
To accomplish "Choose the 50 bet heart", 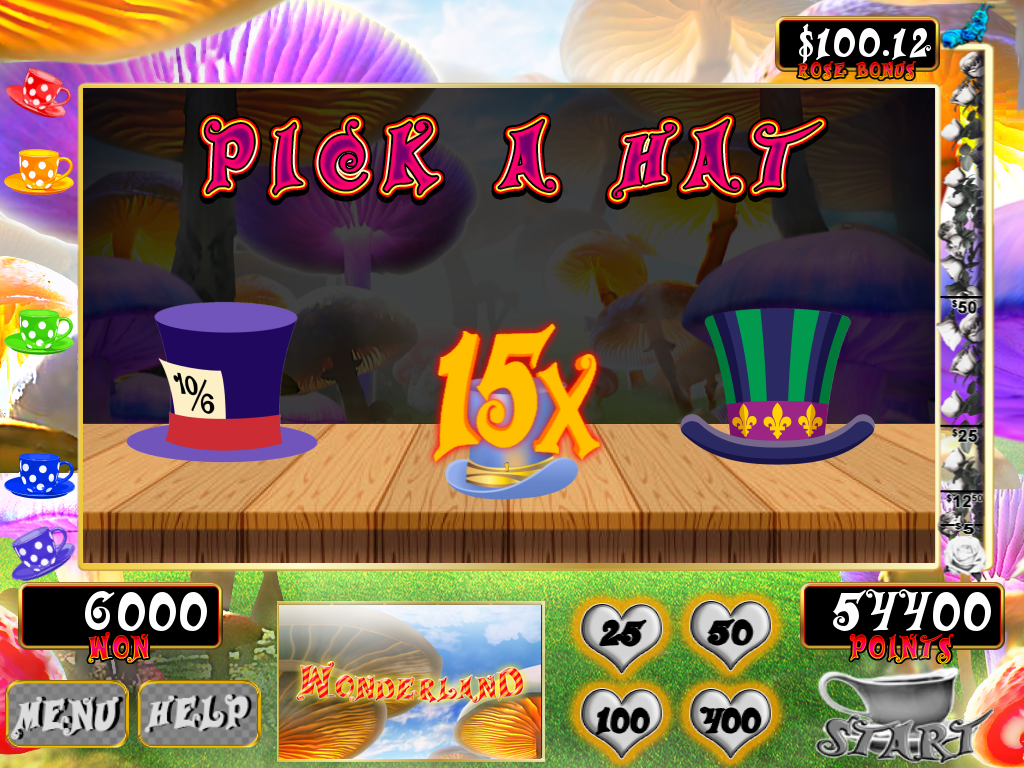I will [730, 631].
